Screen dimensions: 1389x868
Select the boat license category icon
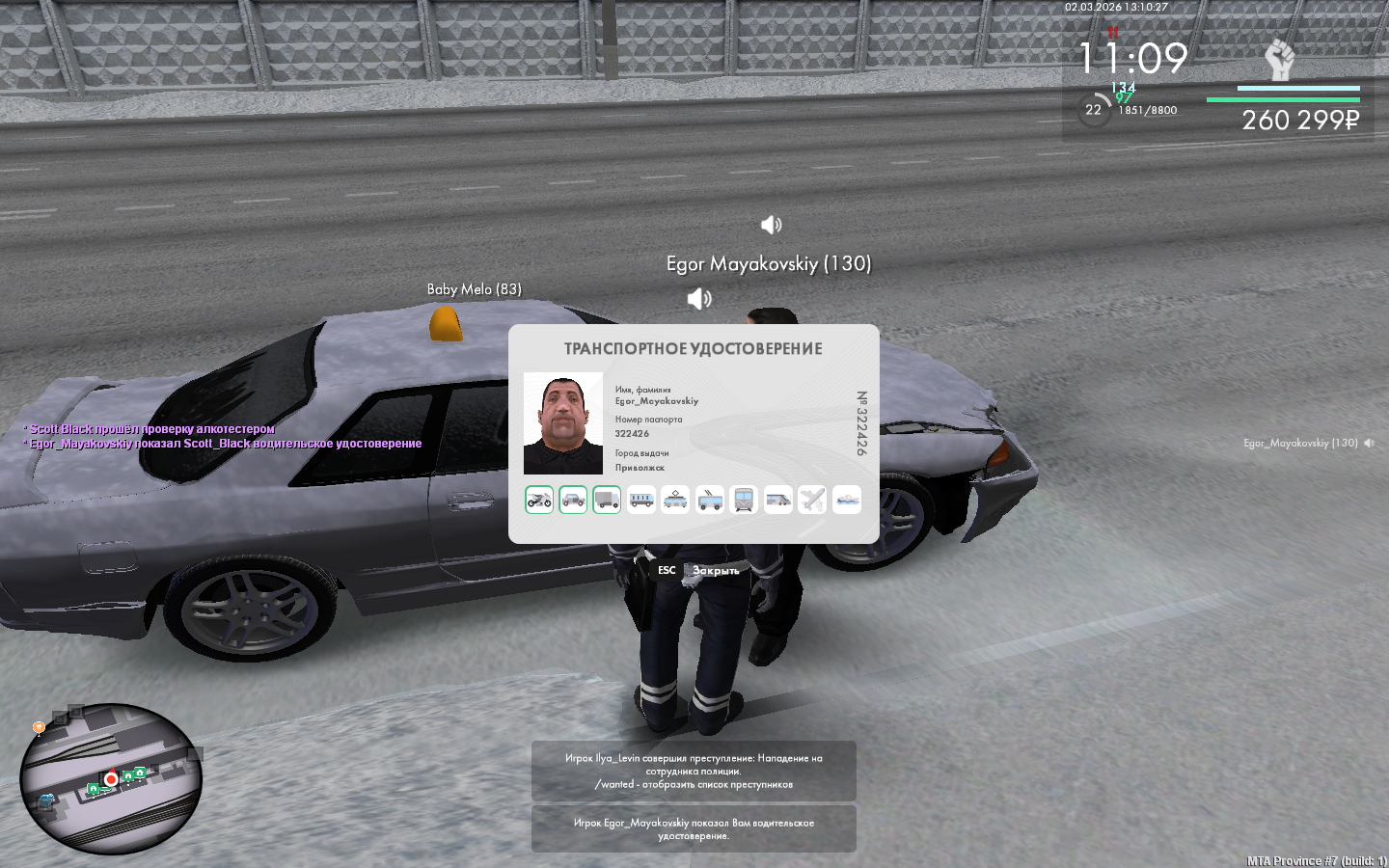(846, 500)
